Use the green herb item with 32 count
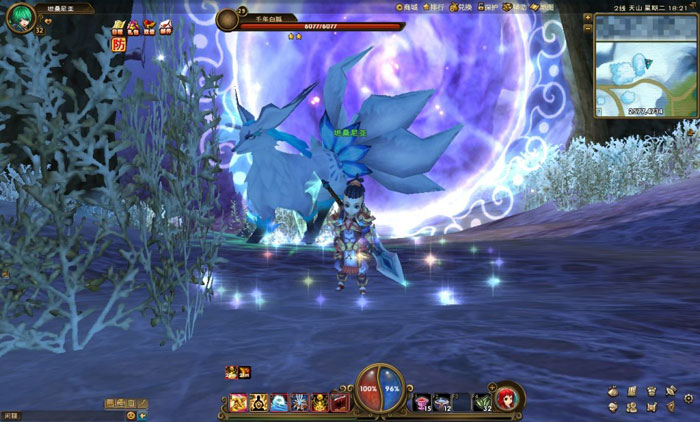Image resolution: width=700 pixels, height=422 pixels. tap(482, 402)
